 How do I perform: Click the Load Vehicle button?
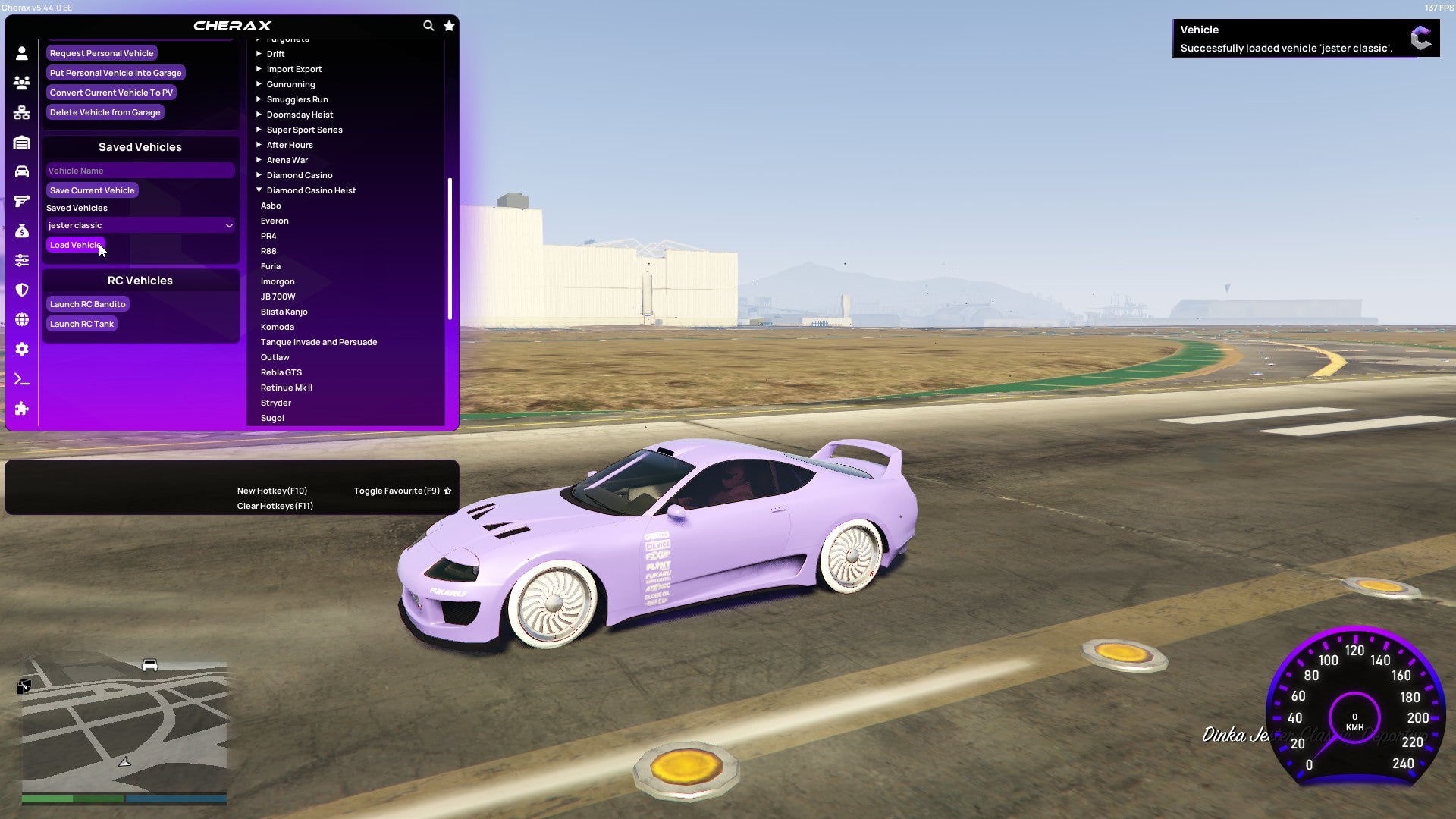pos(74,245)
